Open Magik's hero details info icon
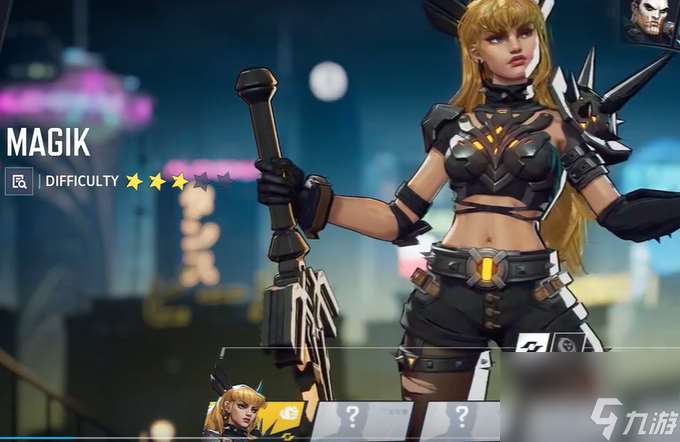The height and width of the screenshot is (442, 680). click(19, 181)
